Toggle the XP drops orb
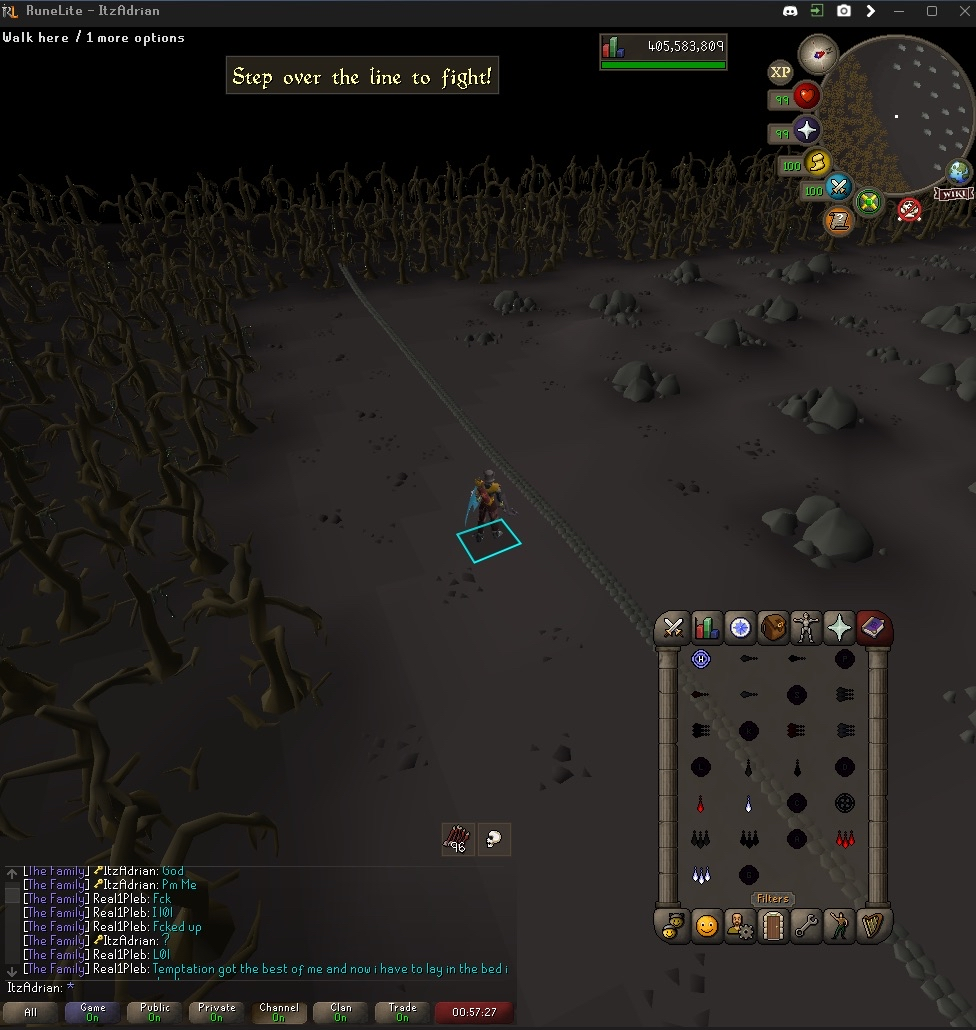 780,72
